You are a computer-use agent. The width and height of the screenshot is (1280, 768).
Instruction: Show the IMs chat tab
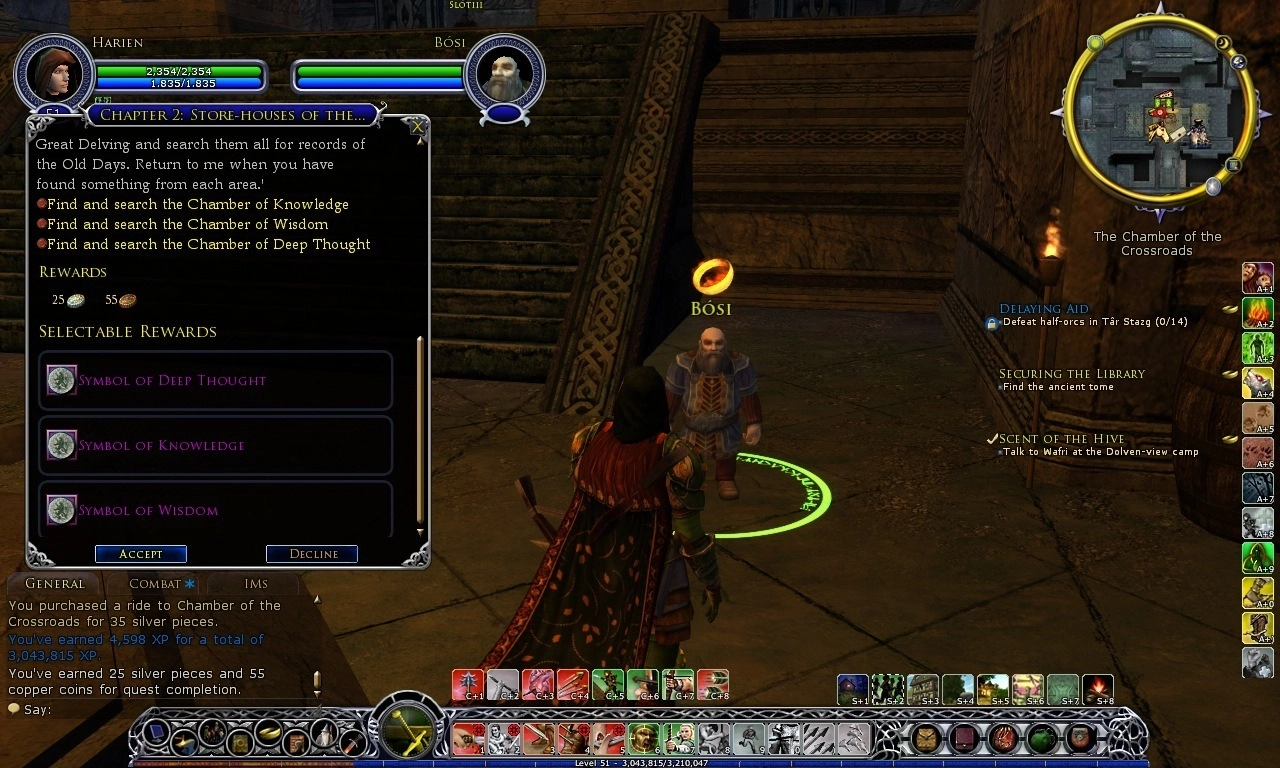click(x=256, y=584)
